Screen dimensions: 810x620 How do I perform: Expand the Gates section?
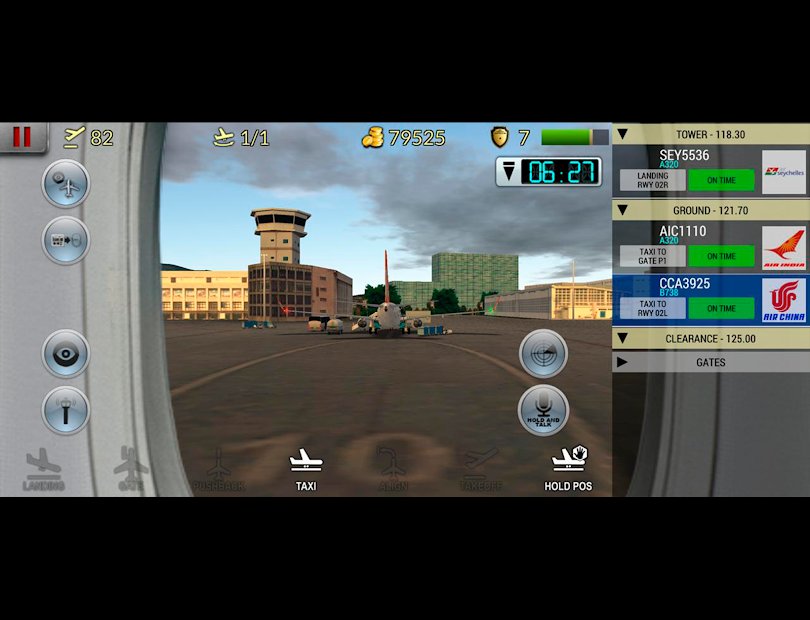point(622,362)
